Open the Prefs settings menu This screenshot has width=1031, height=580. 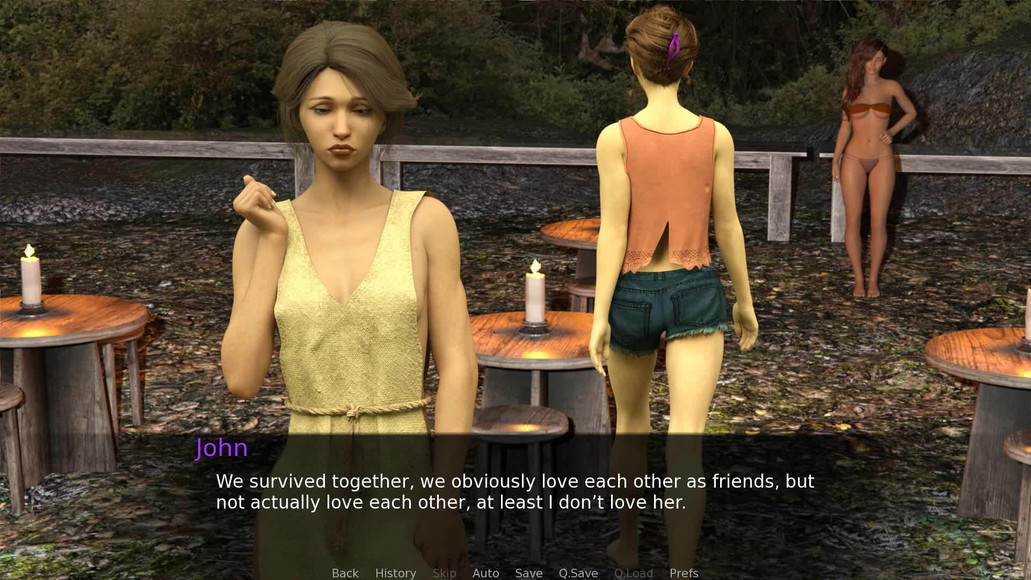click(684, 573)
